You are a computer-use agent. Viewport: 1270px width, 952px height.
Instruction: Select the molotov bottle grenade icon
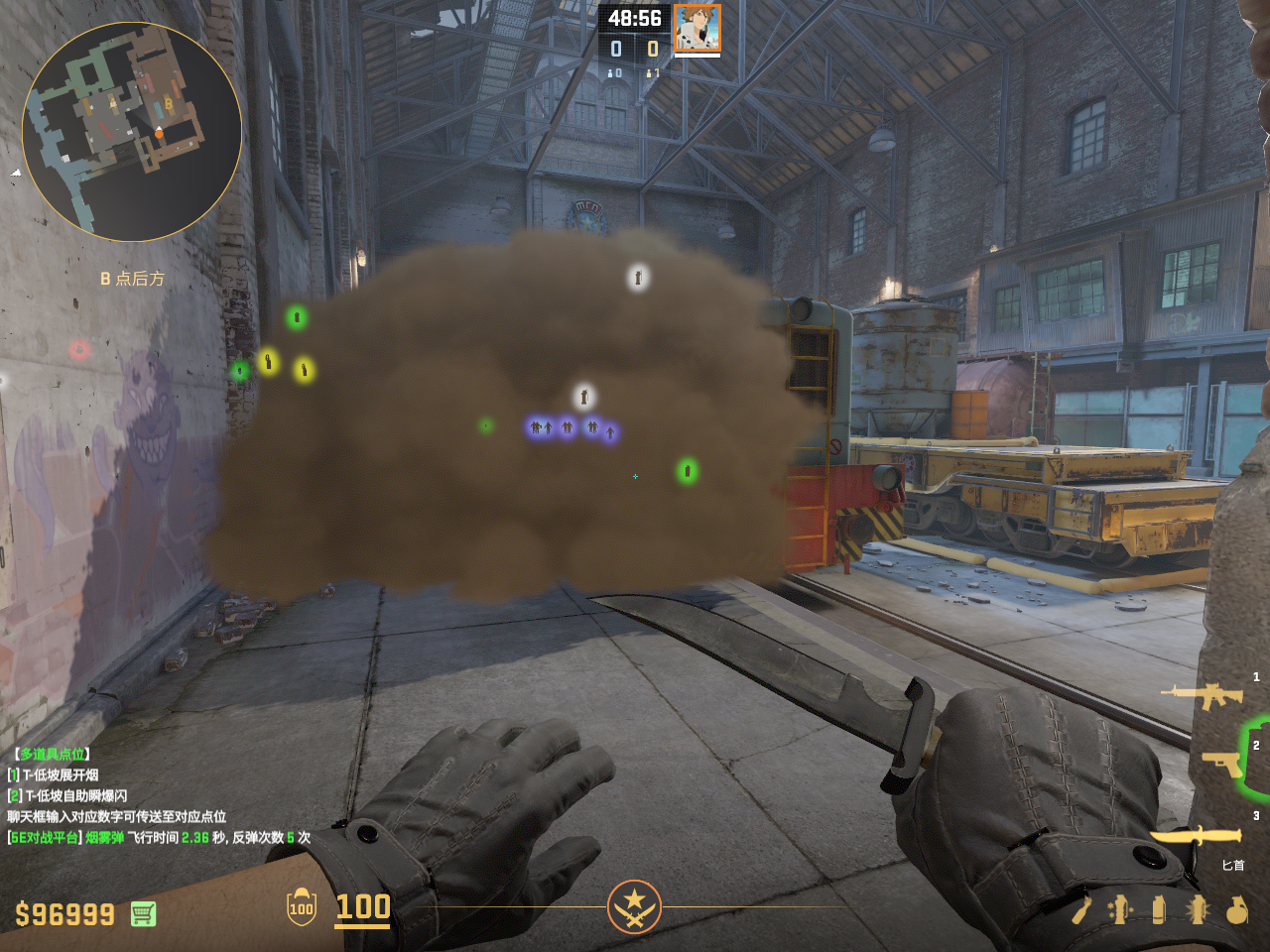[x=1080, y=909]
